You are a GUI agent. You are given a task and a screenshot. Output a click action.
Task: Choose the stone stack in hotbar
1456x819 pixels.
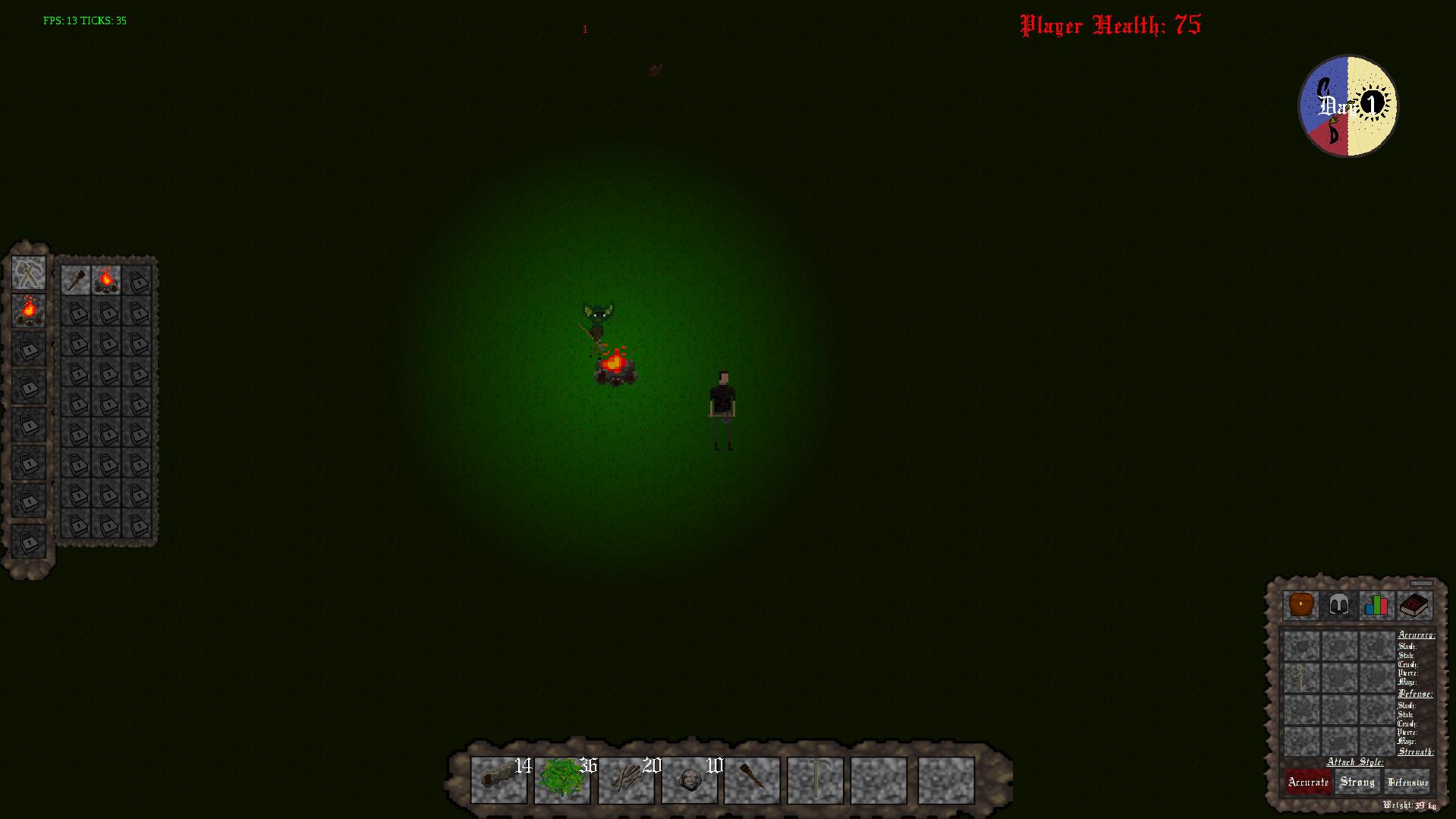click(x=689, y=780)
